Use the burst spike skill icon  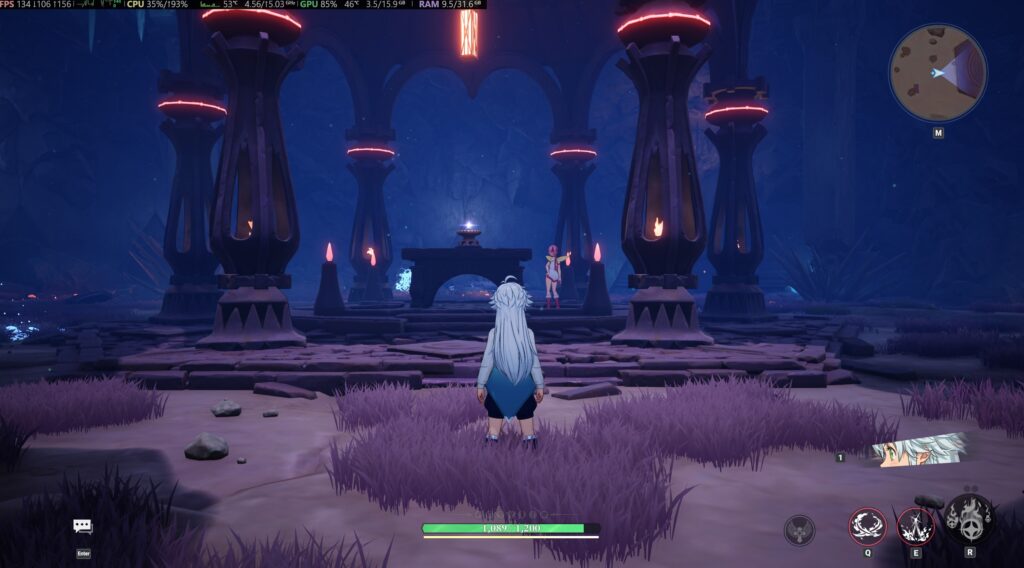[x=915, y=526]
